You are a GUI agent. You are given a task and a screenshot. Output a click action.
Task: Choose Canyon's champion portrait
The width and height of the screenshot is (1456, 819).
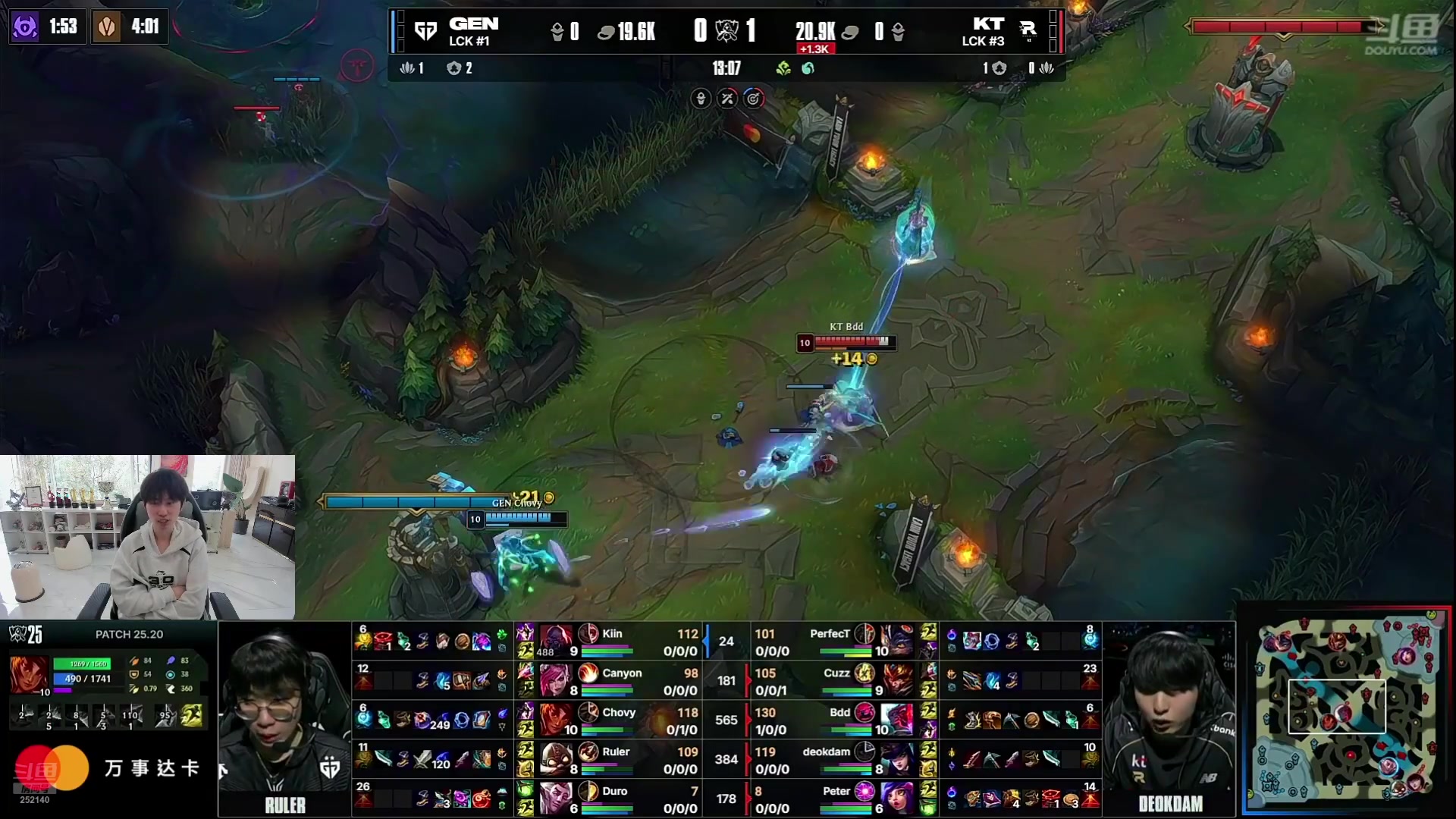click(556, 680)
